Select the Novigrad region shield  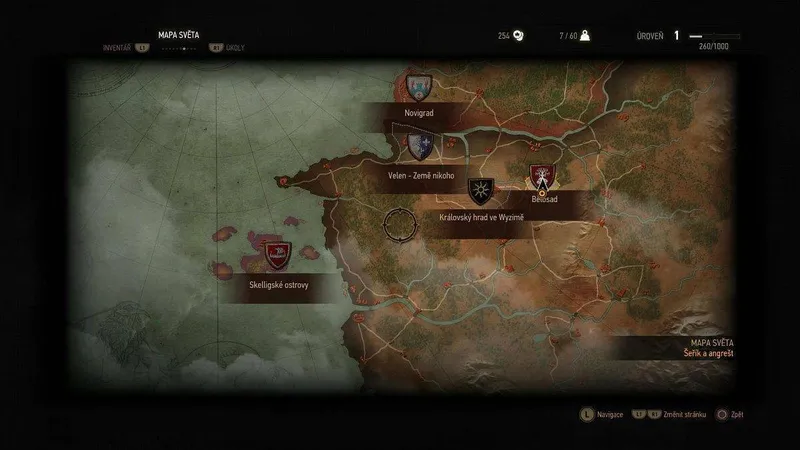[x=417, y=87]
